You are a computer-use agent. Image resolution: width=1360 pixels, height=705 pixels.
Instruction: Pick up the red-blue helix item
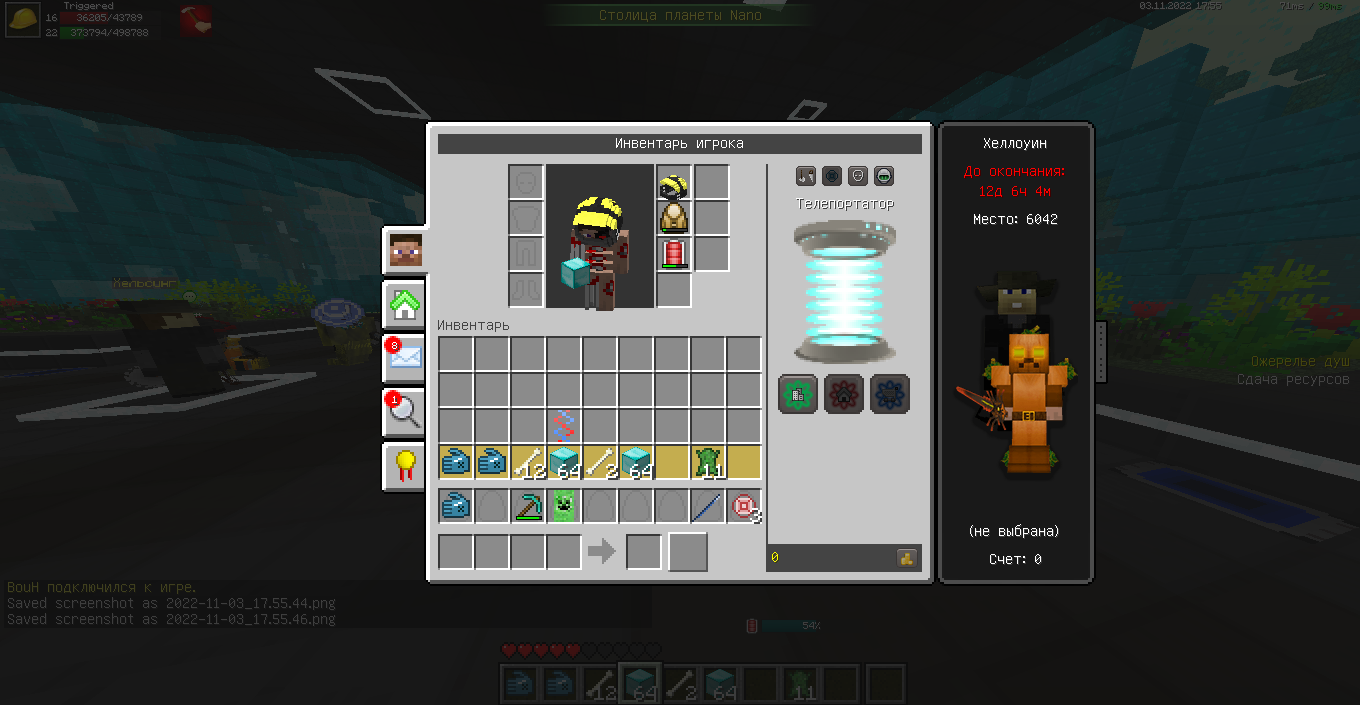click(564, 427)
